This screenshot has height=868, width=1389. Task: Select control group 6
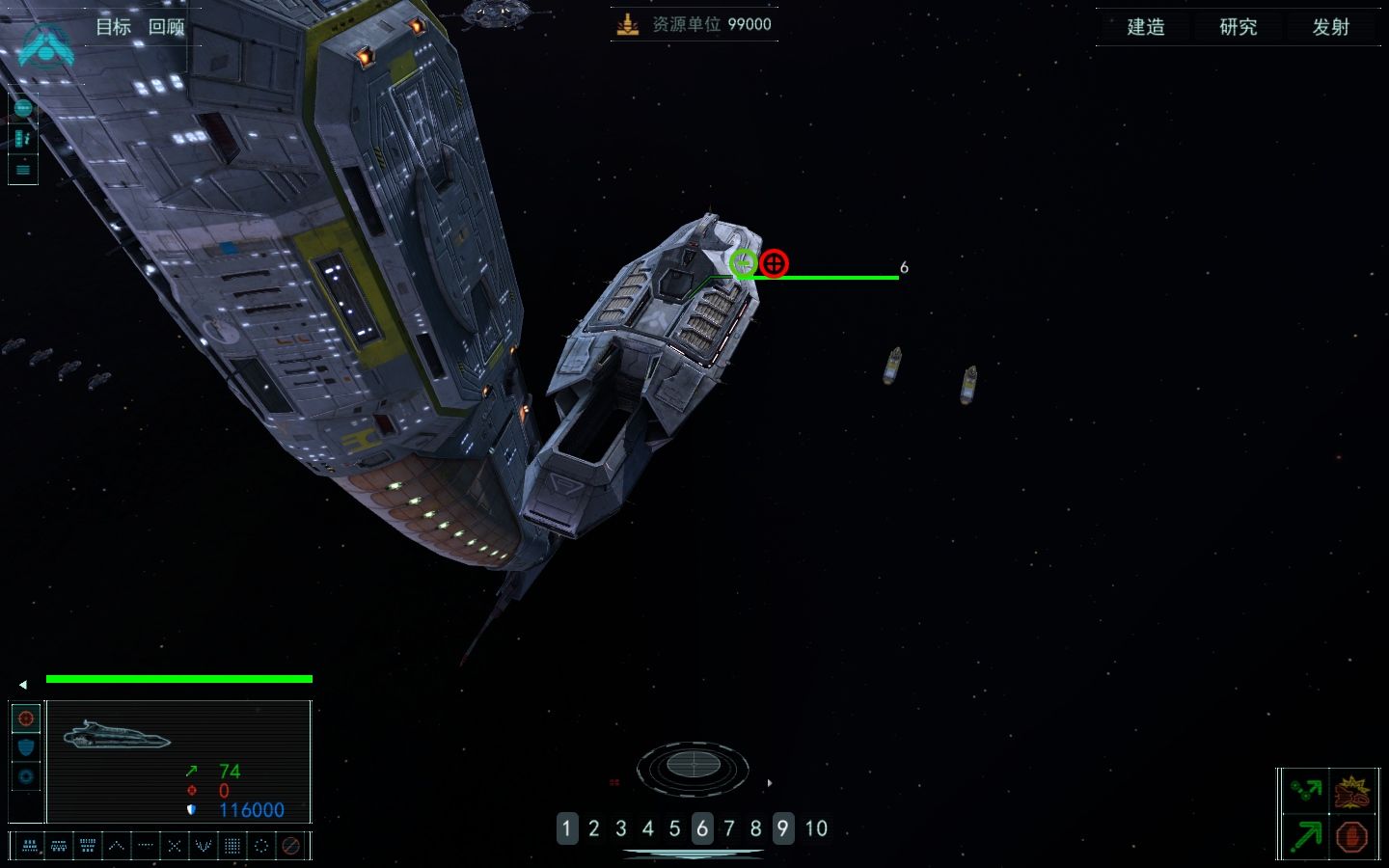pyautogui.click(x=702, y=828)
